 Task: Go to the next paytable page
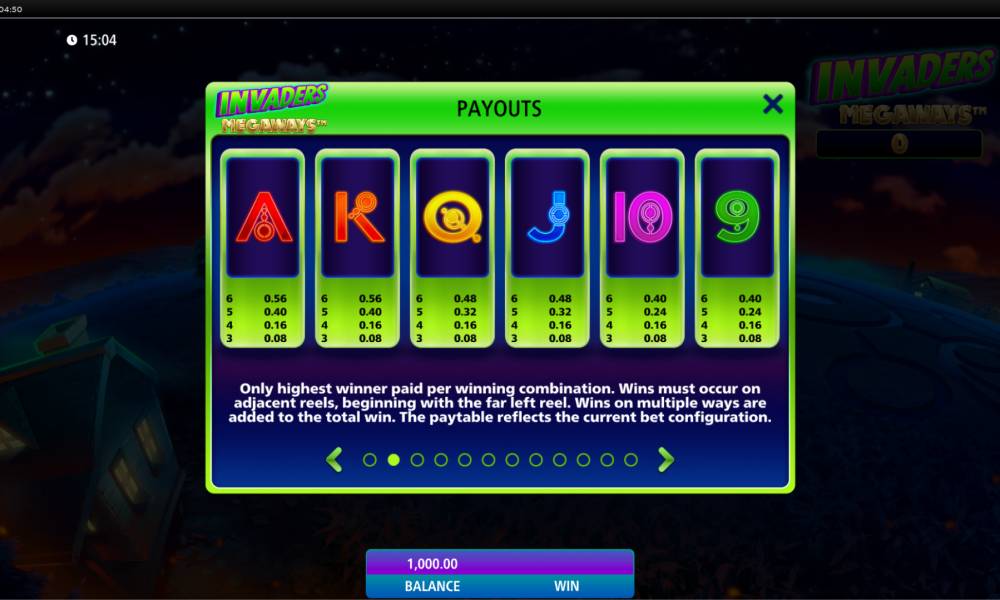(x=666, y=460)
